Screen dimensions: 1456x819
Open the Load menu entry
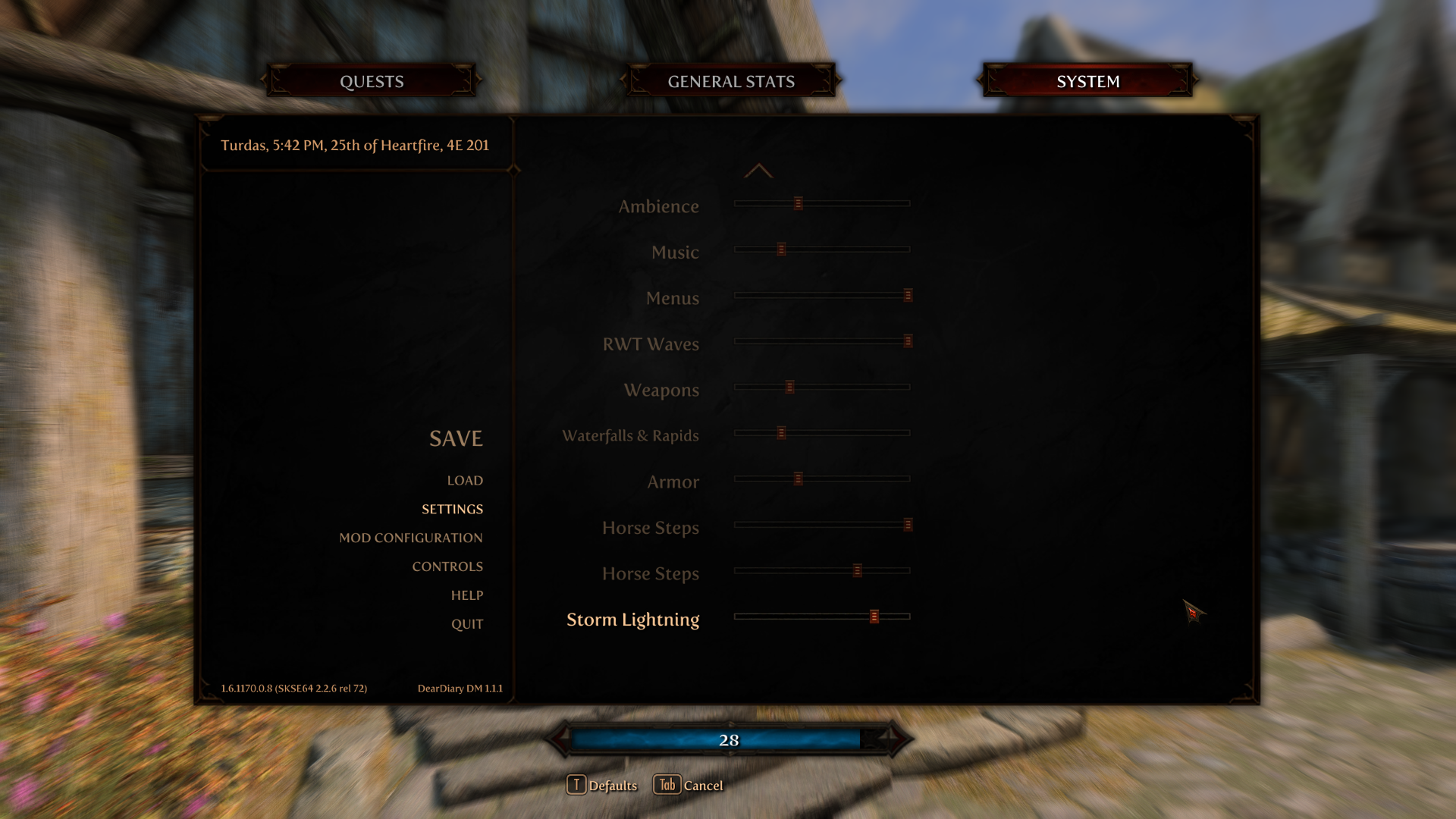[x=465, y=480]
